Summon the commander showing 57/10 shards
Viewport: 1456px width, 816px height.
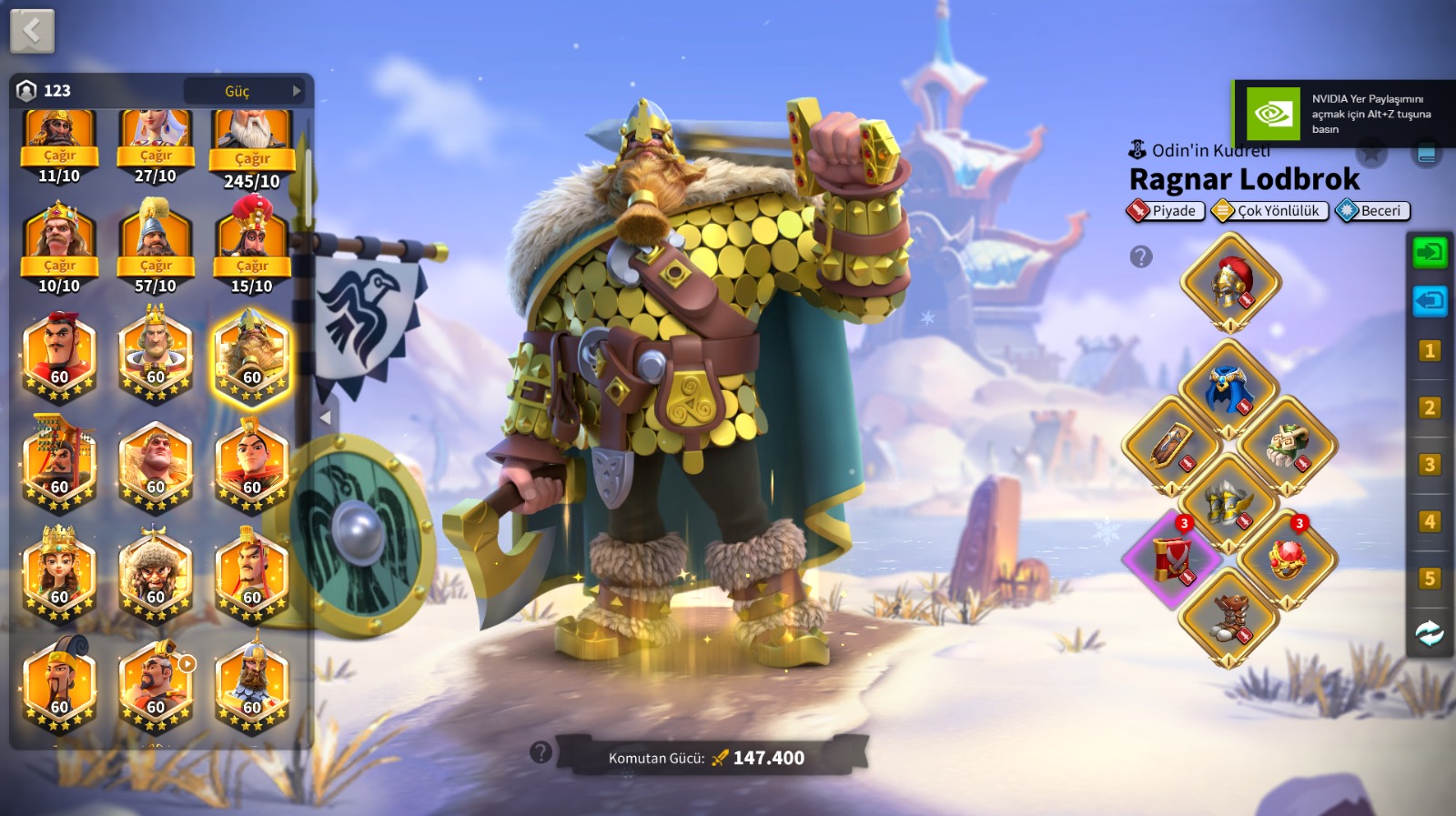coord(156,265)
